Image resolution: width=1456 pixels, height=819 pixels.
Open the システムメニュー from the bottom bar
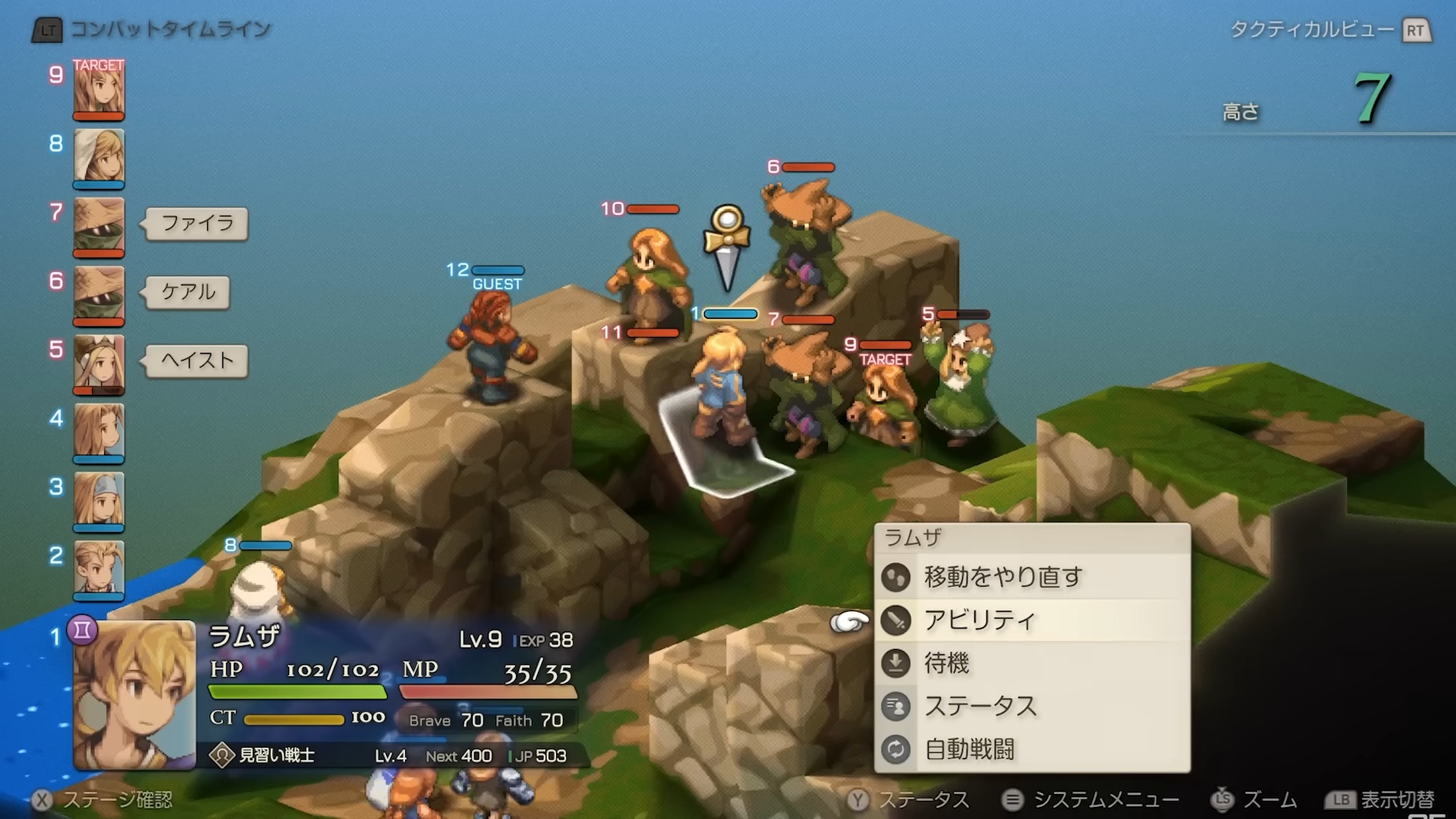tap(1091, 799)
